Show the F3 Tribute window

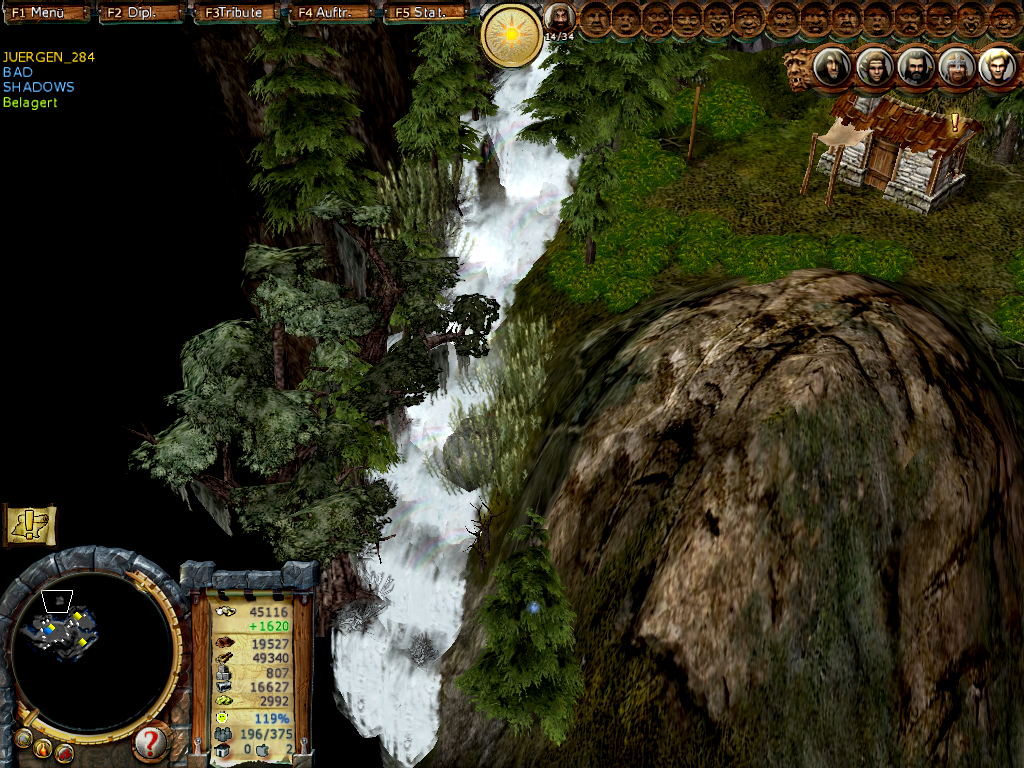235,13
